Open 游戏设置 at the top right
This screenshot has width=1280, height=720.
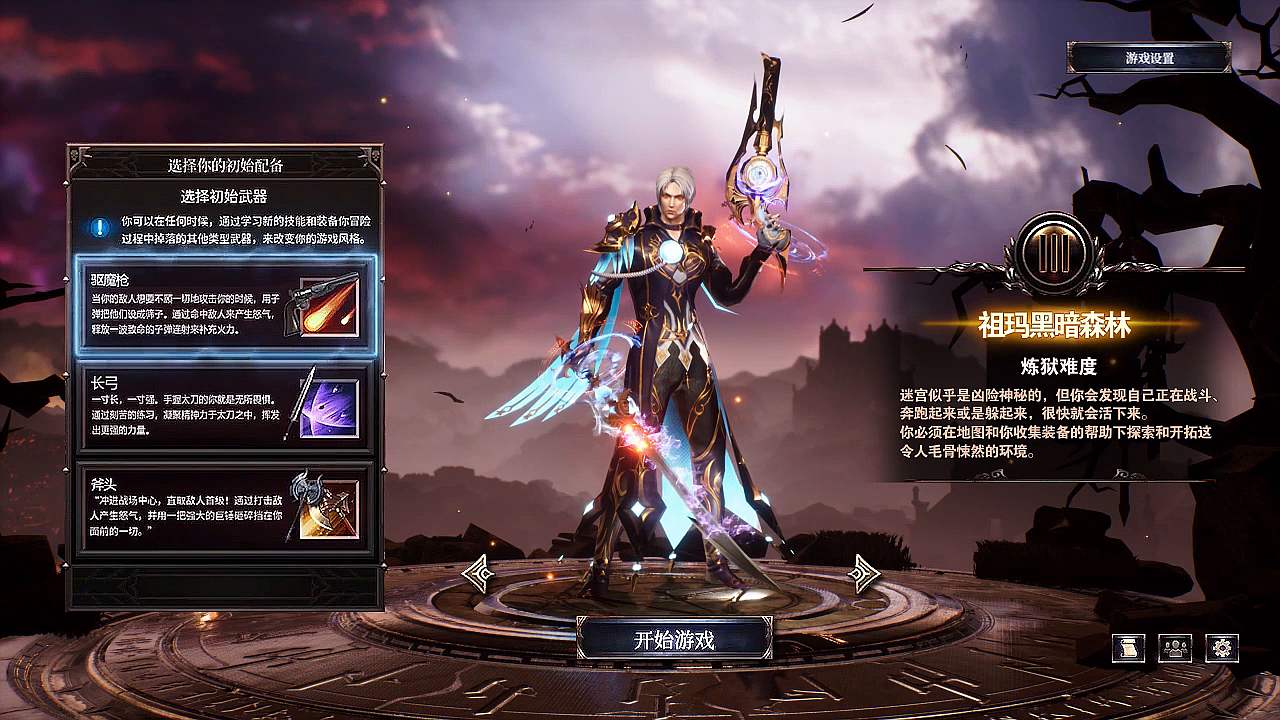[x=1149, y=55]
